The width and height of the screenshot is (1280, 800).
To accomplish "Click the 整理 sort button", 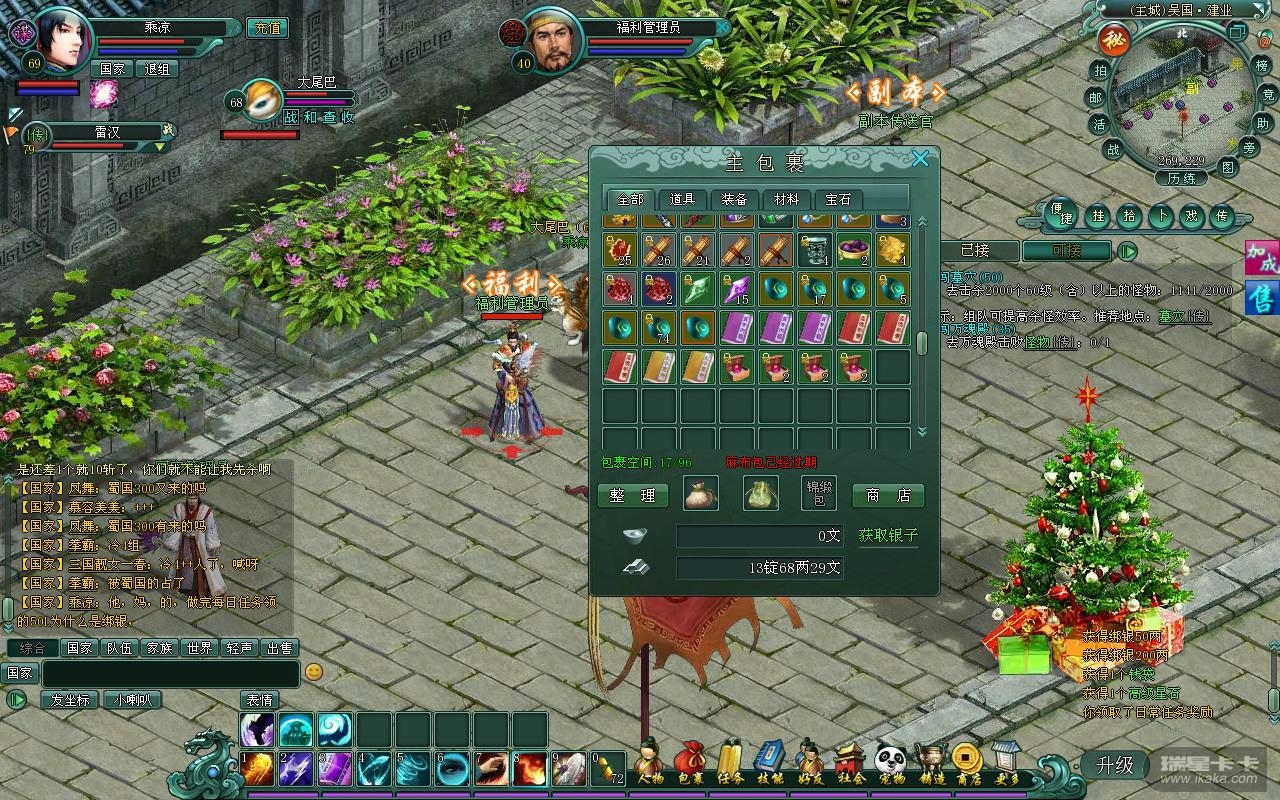I will pos(632,495).
